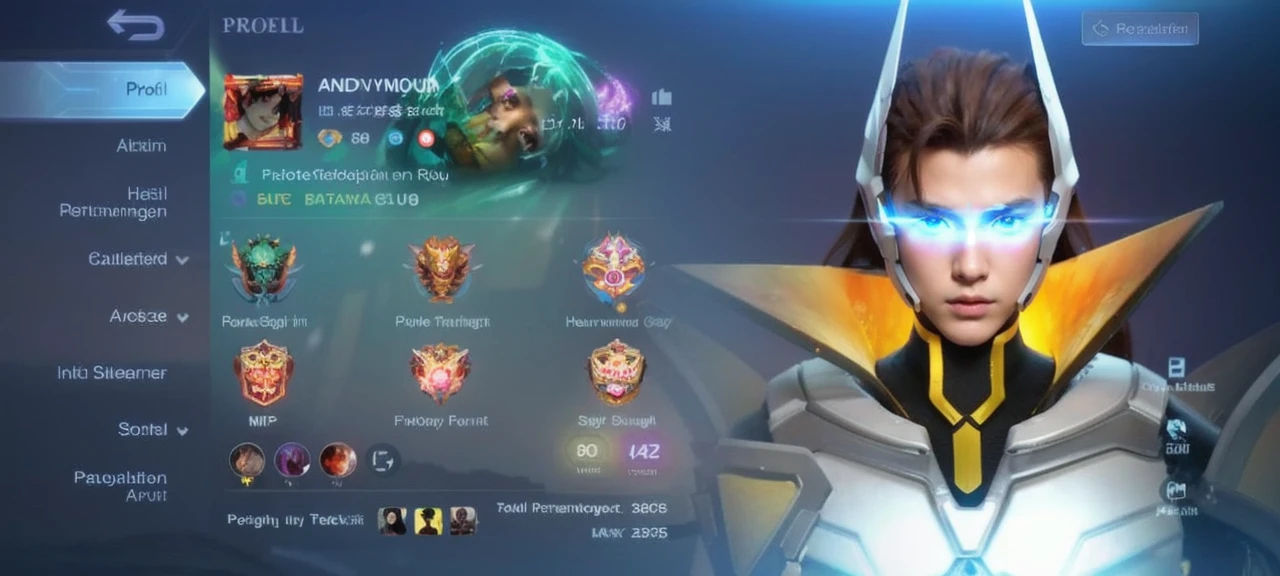Tap the thumbs-up like icon
This screenshot has height=576, width=1280.
[661, 97]
